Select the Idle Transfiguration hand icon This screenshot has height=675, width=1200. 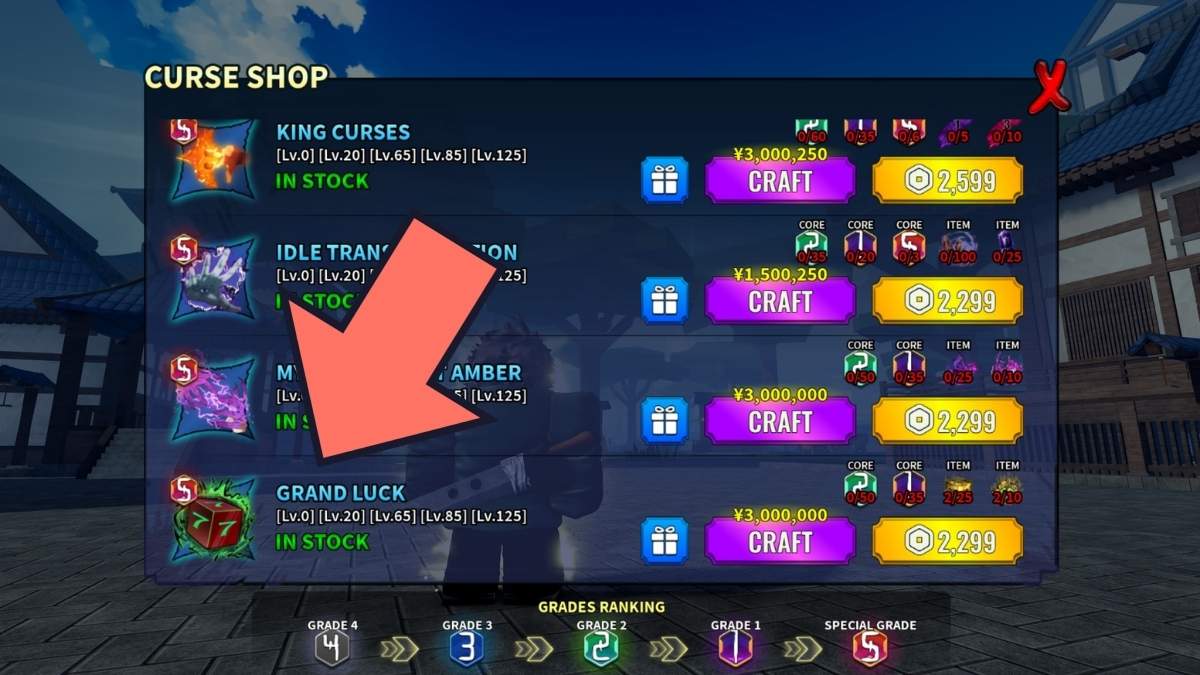(212, 280)
